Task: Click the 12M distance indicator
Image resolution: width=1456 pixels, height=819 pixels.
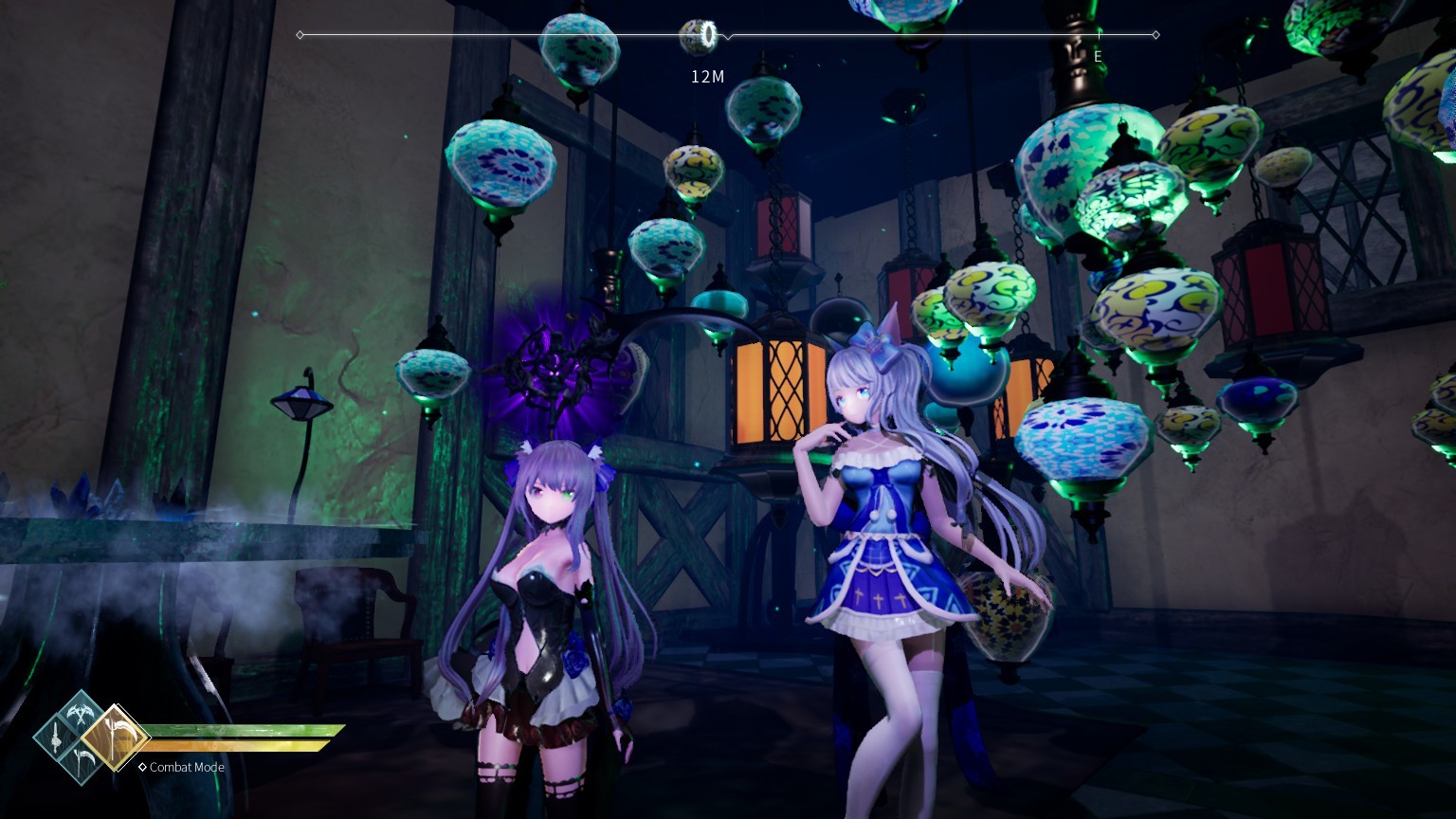Action: click(x=708, y=77)
